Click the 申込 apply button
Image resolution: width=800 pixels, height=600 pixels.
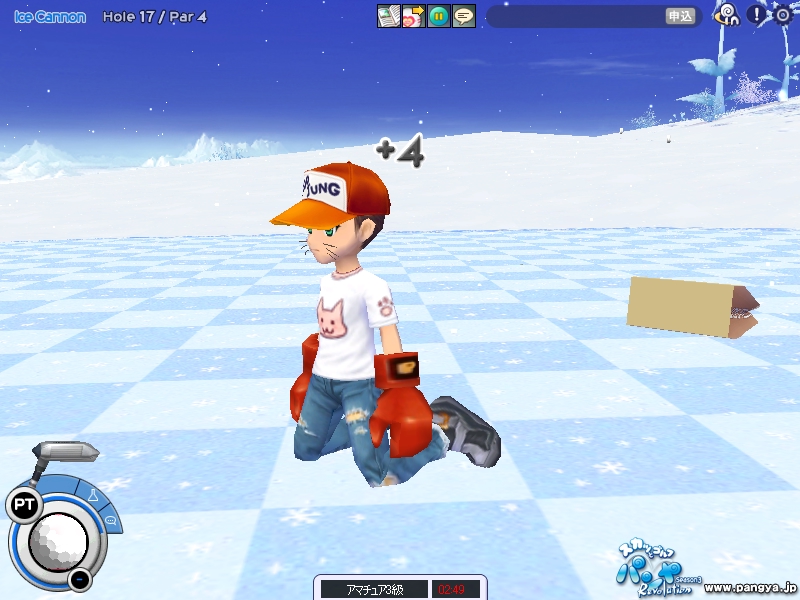point(680,16)
